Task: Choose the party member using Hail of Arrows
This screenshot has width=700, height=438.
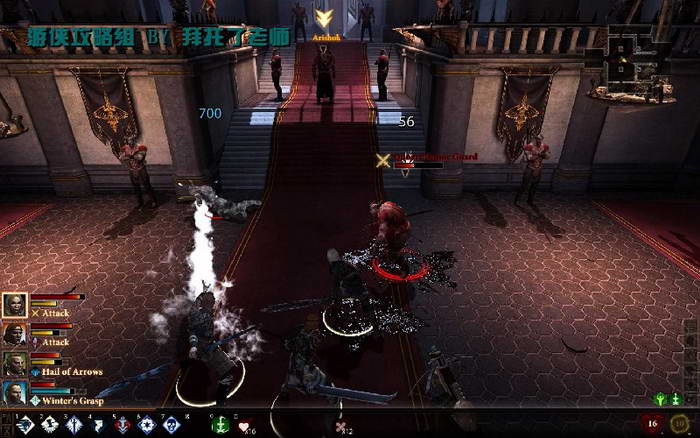Action: pyautogui.click(x=14, y=363)
